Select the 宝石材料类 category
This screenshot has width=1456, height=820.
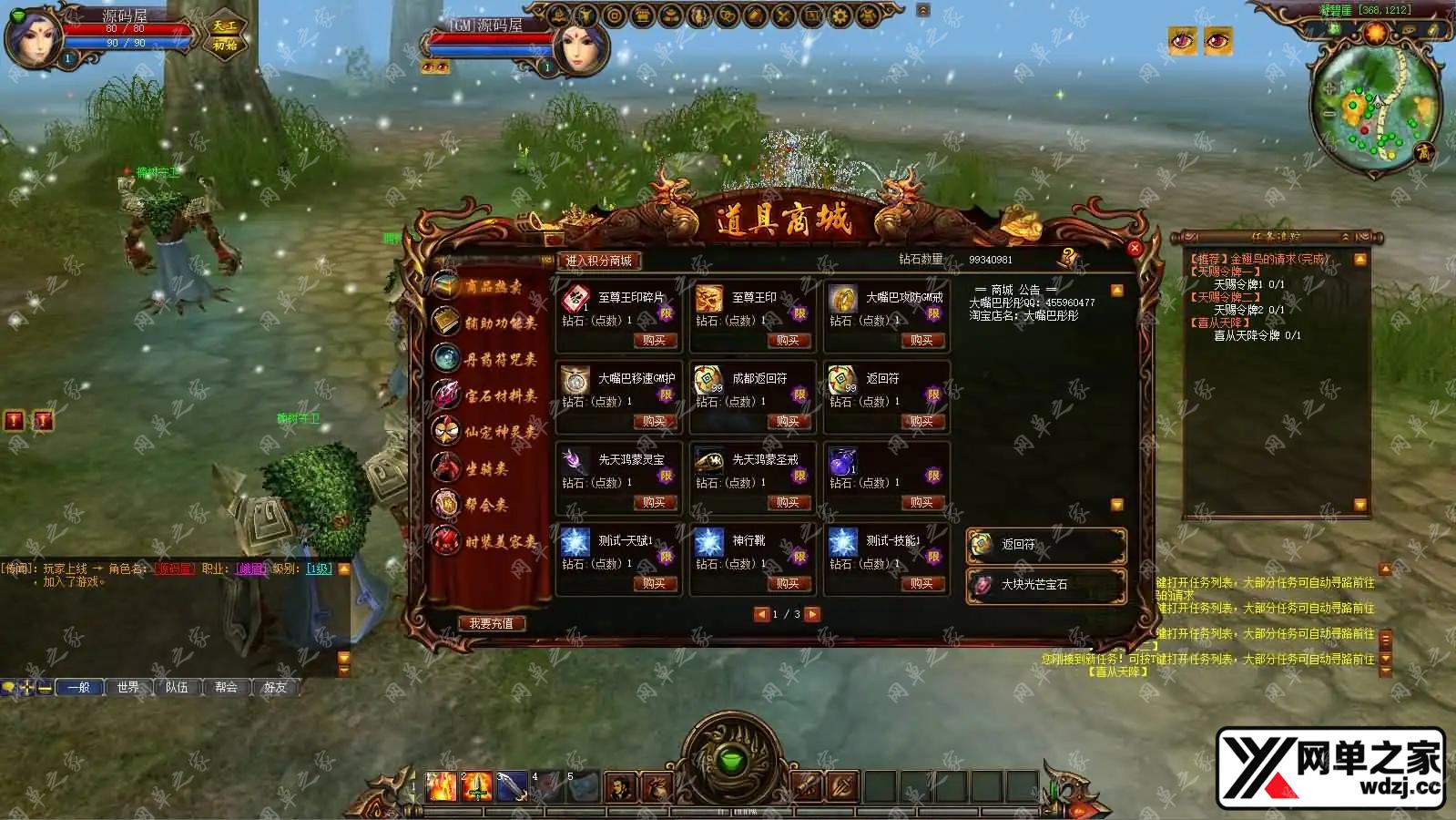[x=499, y=395]
